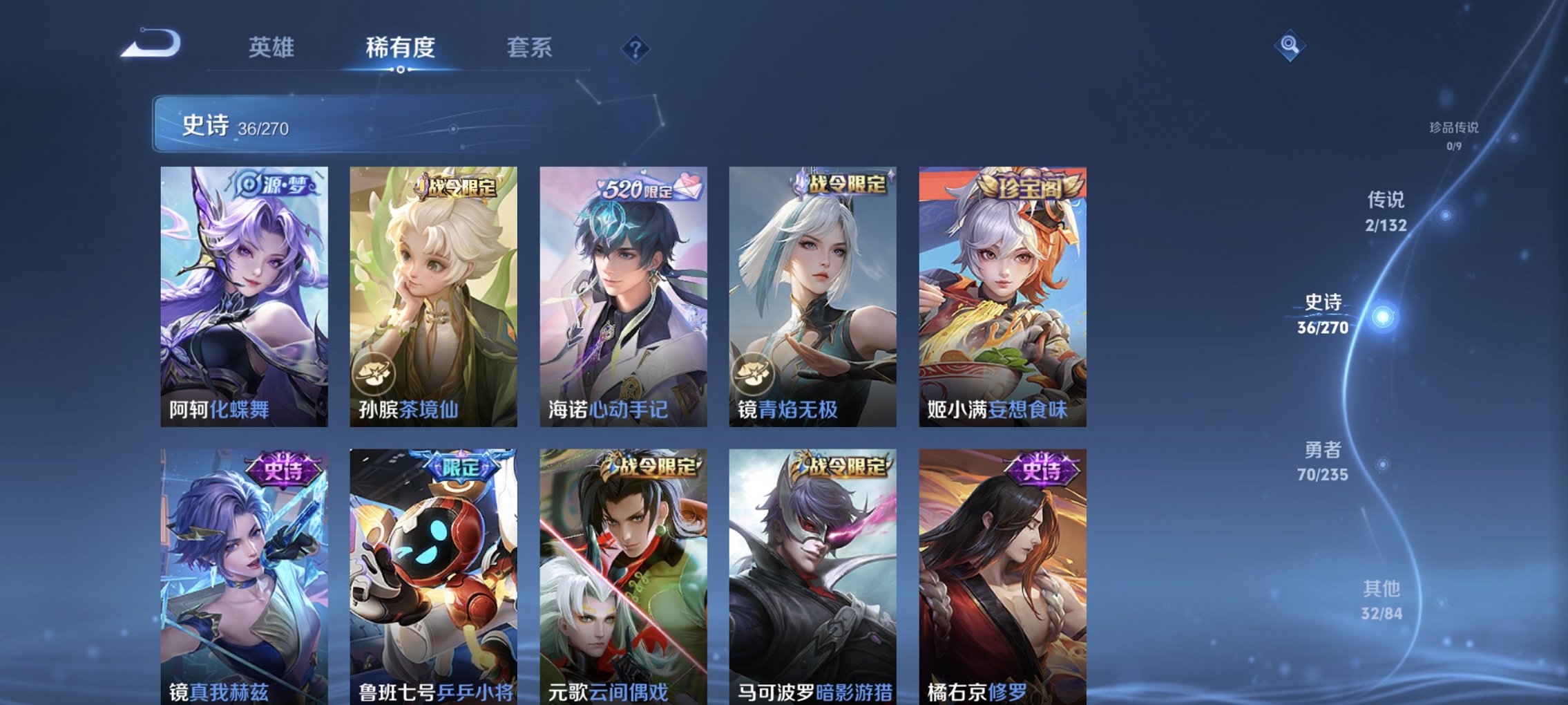Screen dimensions: 1568x705
Task: Select the 稀有度 tab
Action: [399, 47]
